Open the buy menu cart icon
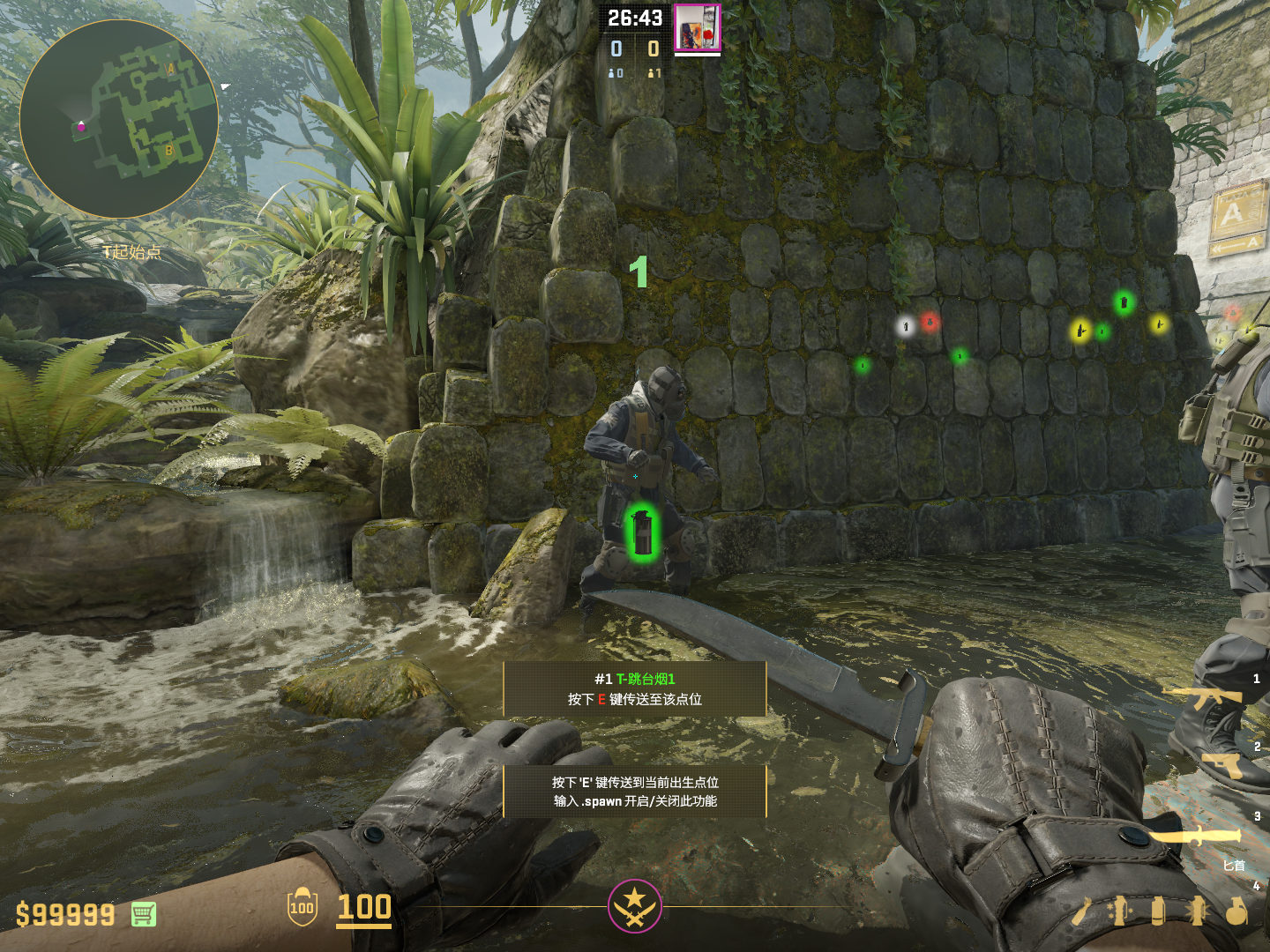The width and height of the screenshot is (1270, 952). tap(144, 914)
